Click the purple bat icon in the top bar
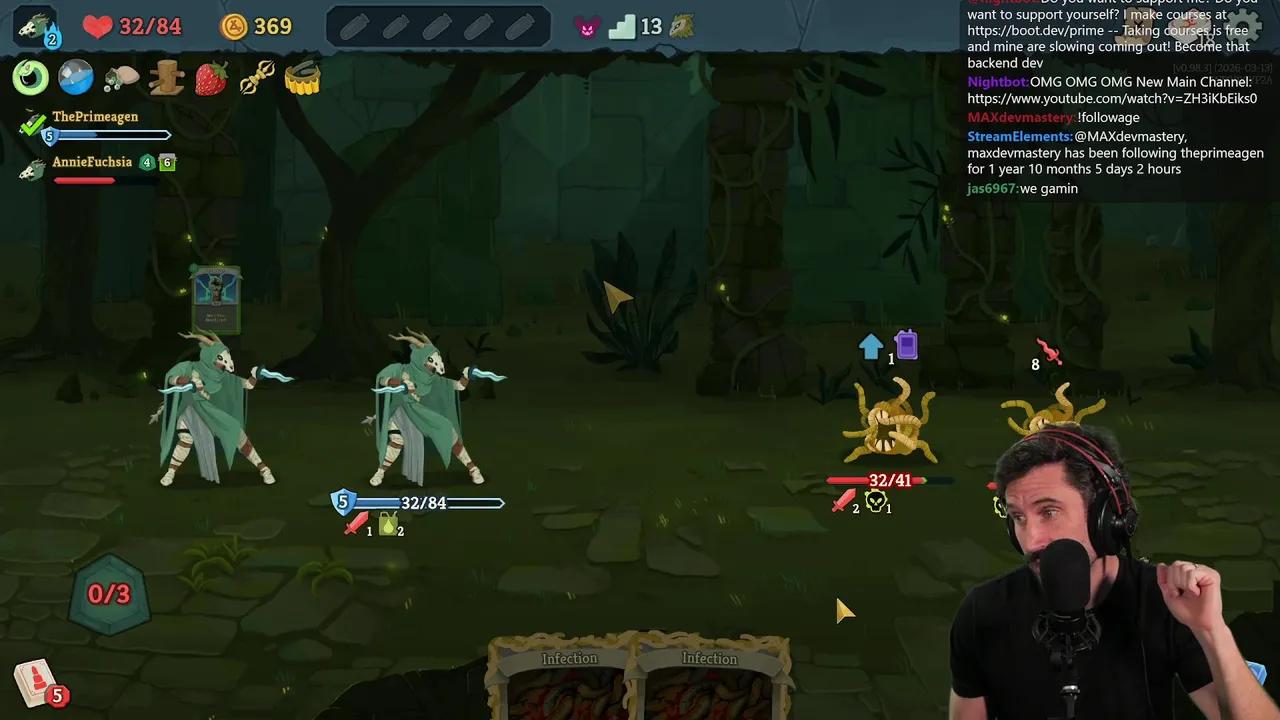 588,27
